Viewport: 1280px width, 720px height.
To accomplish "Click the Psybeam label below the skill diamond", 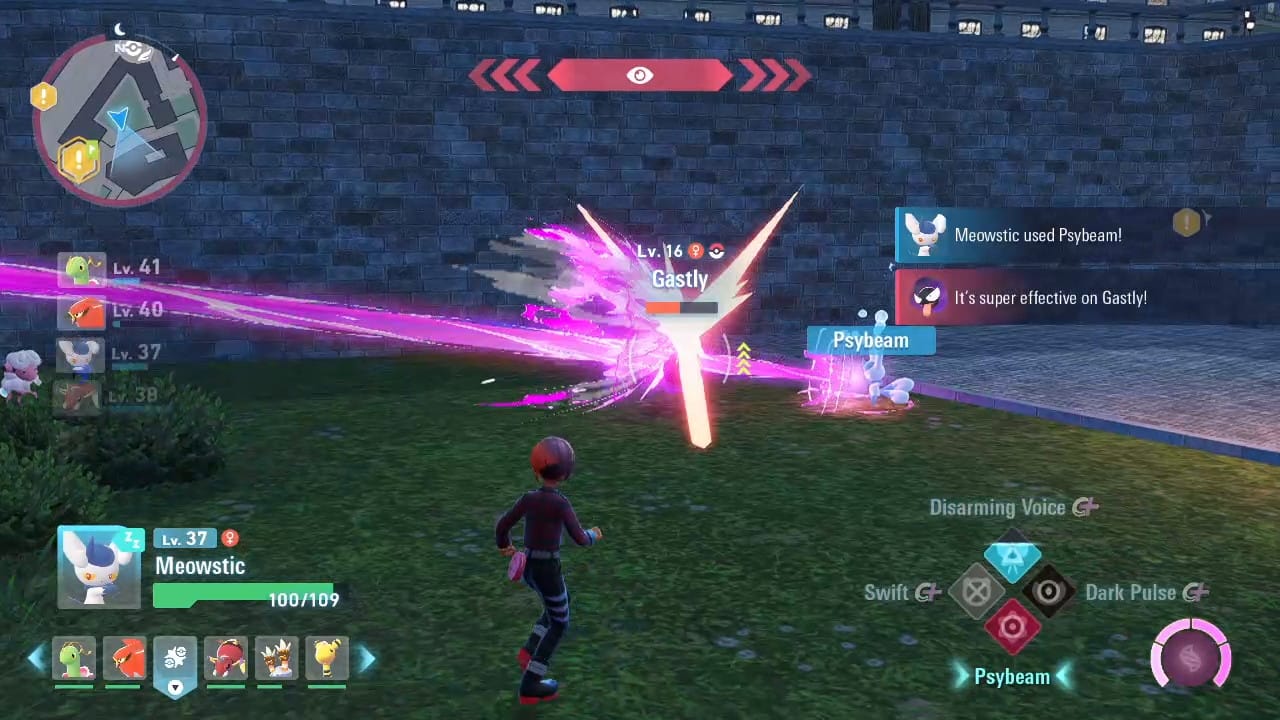I will click(1013, 676).
